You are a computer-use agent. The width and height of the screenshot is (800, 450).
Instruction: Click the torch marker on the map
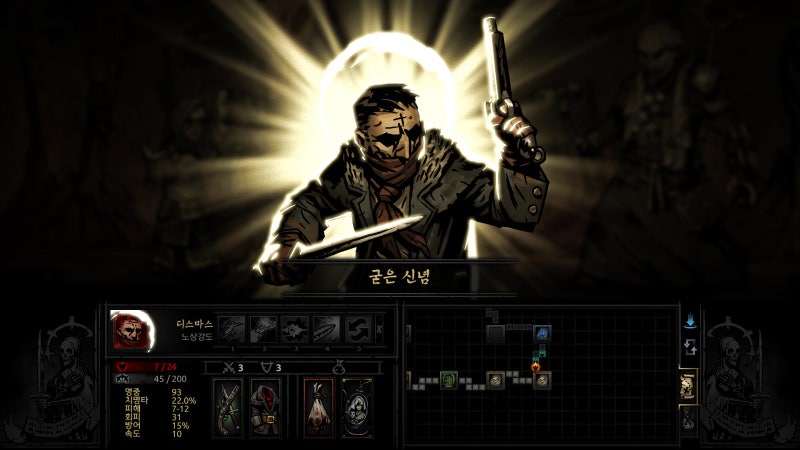click(536, 366)
